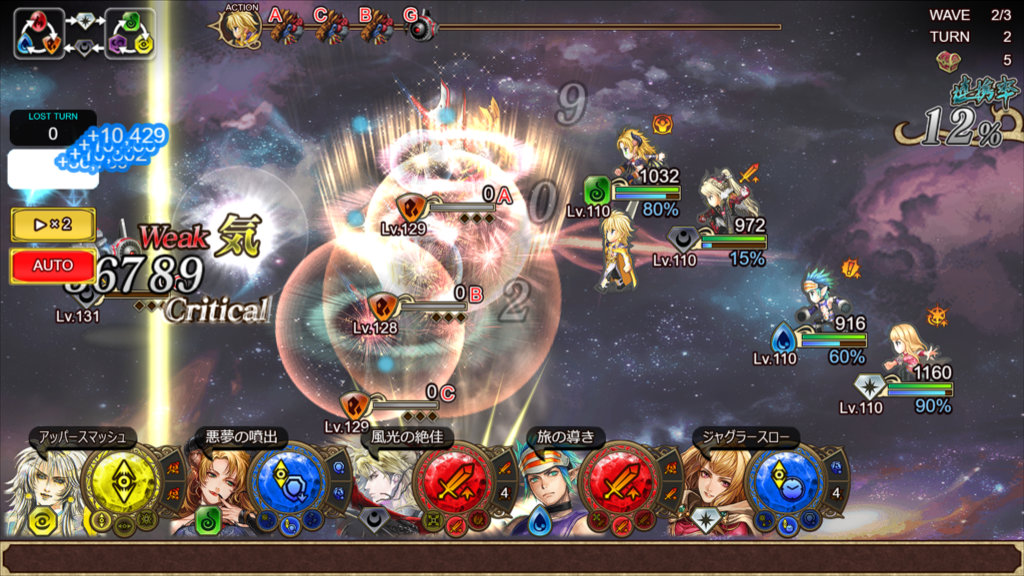Tap the acting hero in turn order
This screenshot has width=1024, height=576.
(241, 27)
